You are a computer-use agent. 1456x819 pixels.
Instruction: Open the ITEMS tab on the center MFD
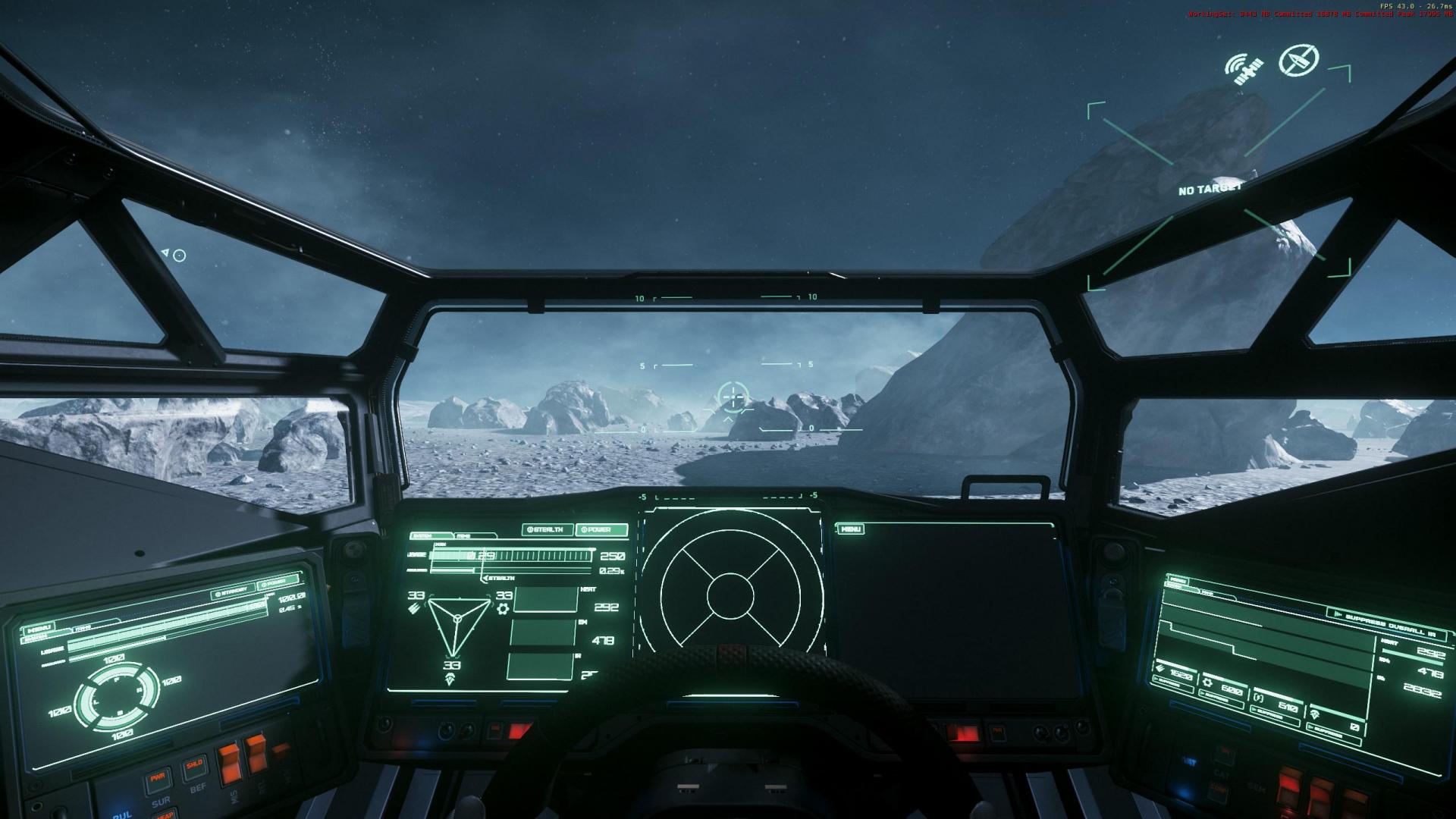point(463,535)
